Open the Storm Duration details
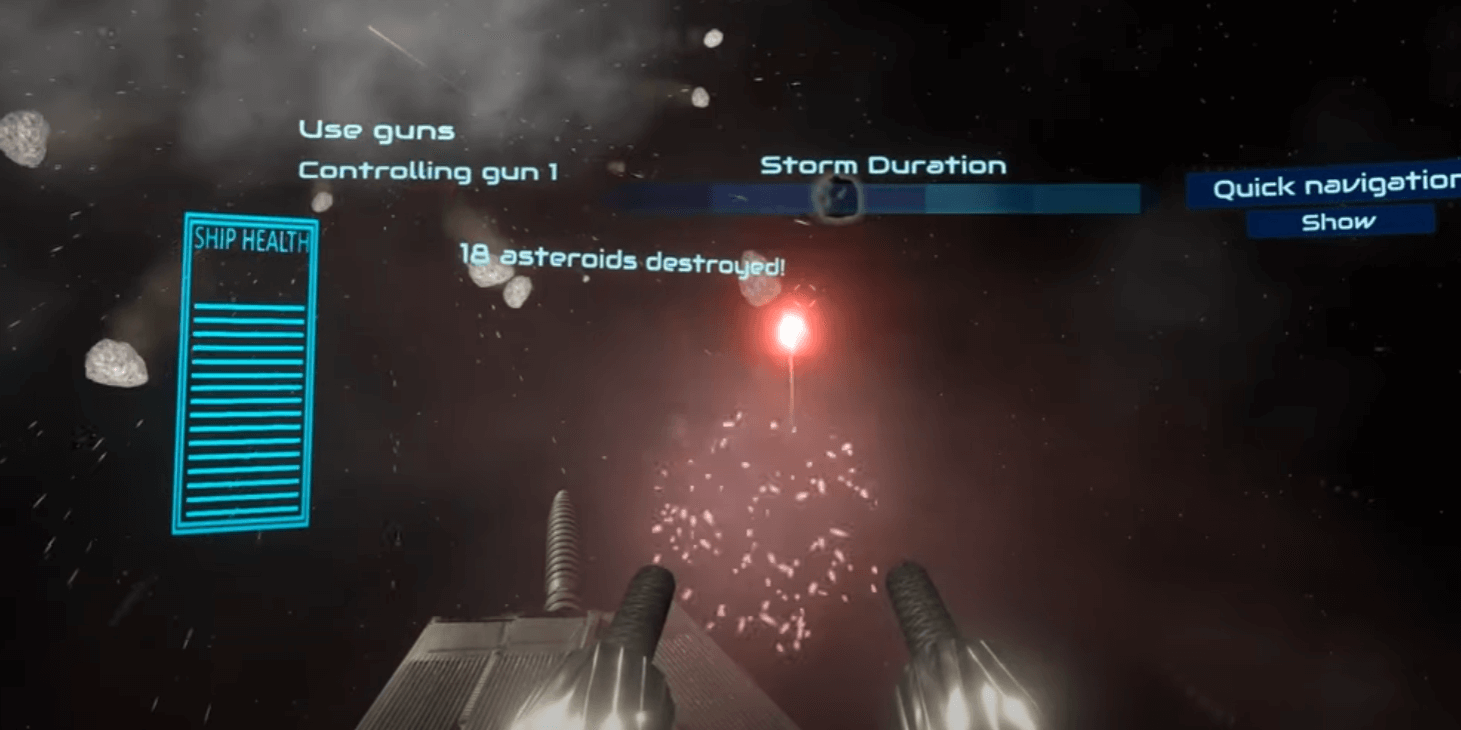Image resolution: width=1461 pixels, height=730 pixels. point(883,164)
